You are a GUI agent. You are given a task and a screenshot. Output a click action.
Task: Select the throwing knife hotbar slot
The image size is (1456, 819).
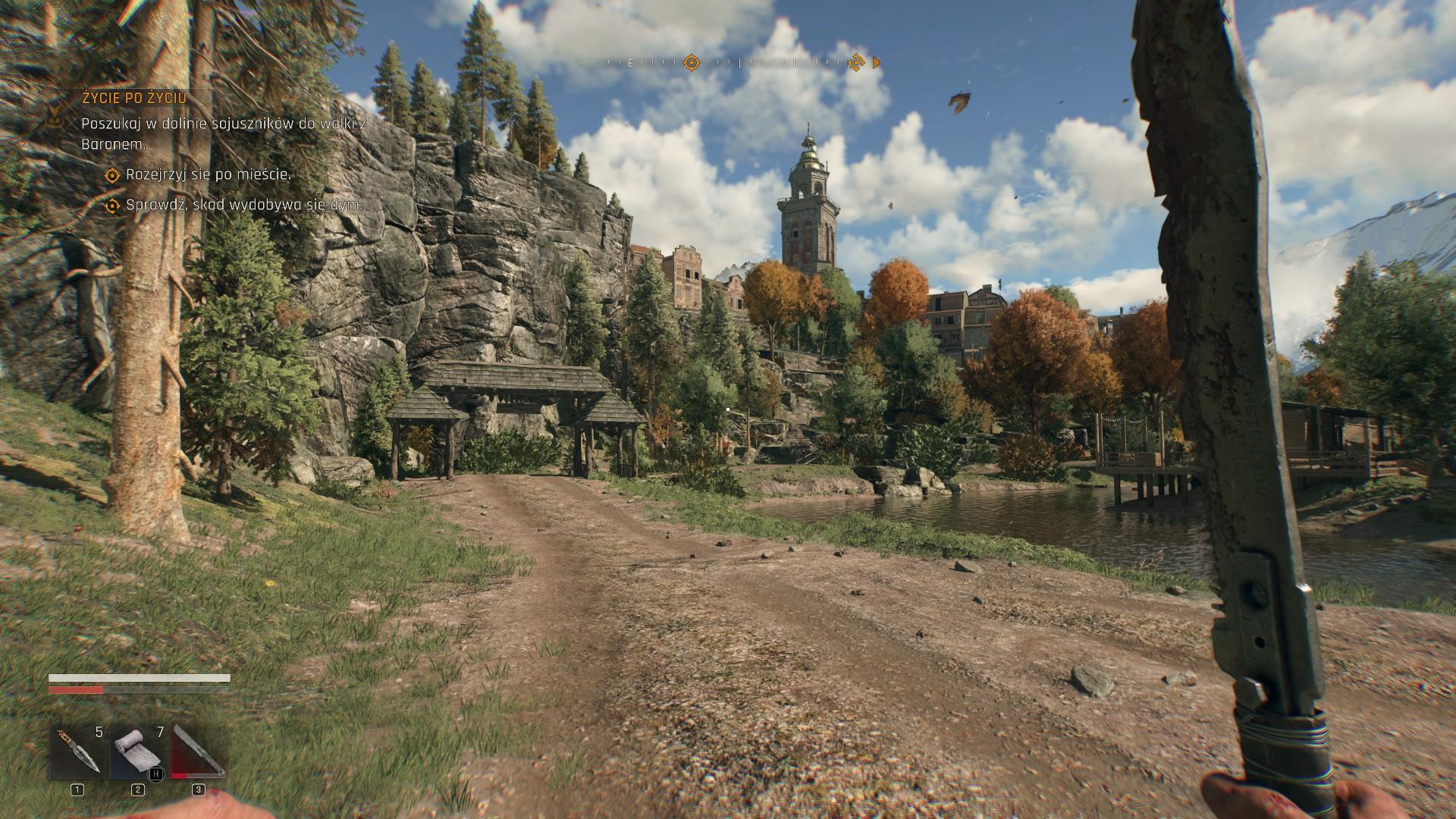[77, 752]
